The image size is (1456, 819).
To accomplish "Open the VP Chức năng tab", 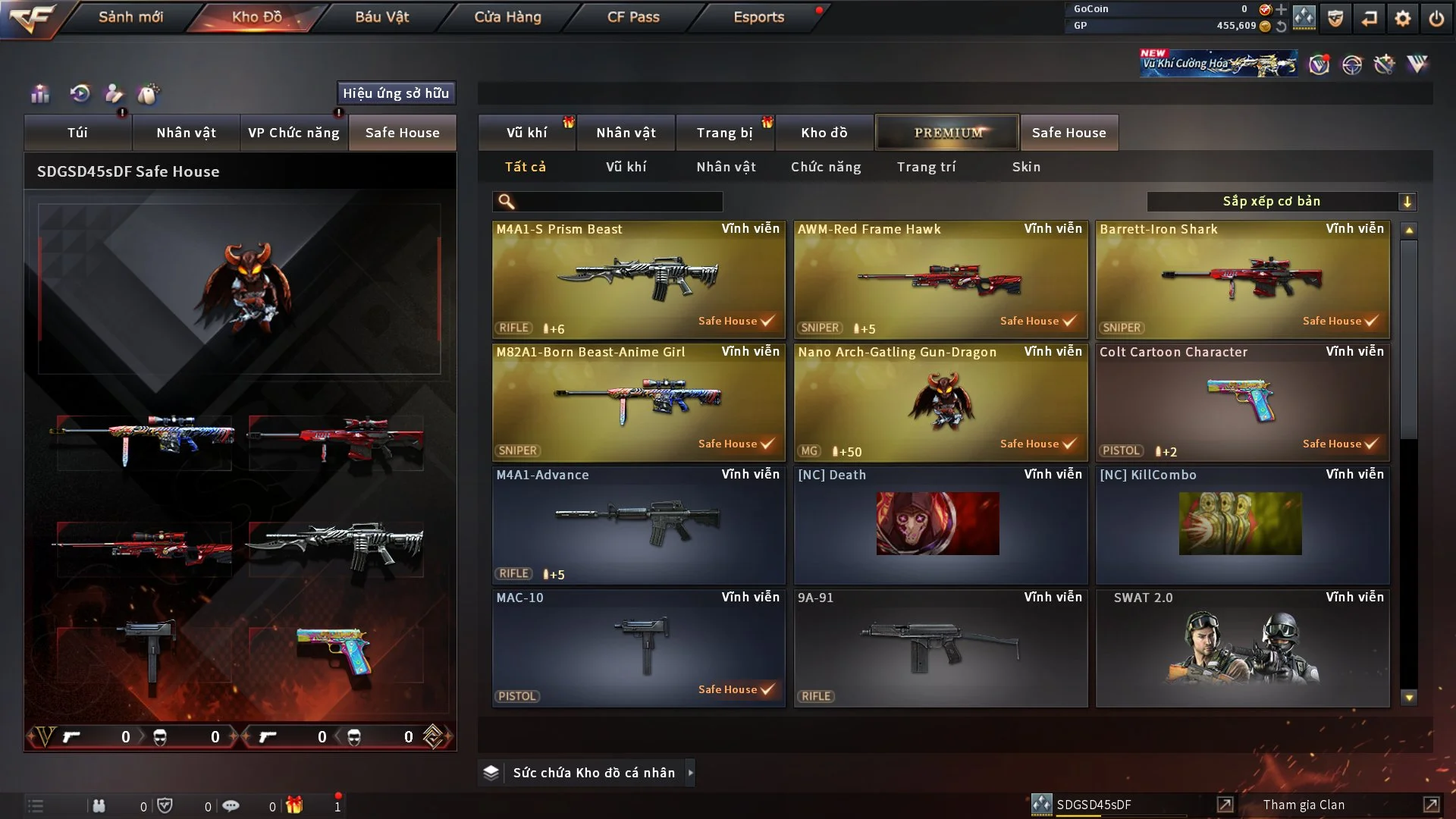I will (x=293, y=133).
